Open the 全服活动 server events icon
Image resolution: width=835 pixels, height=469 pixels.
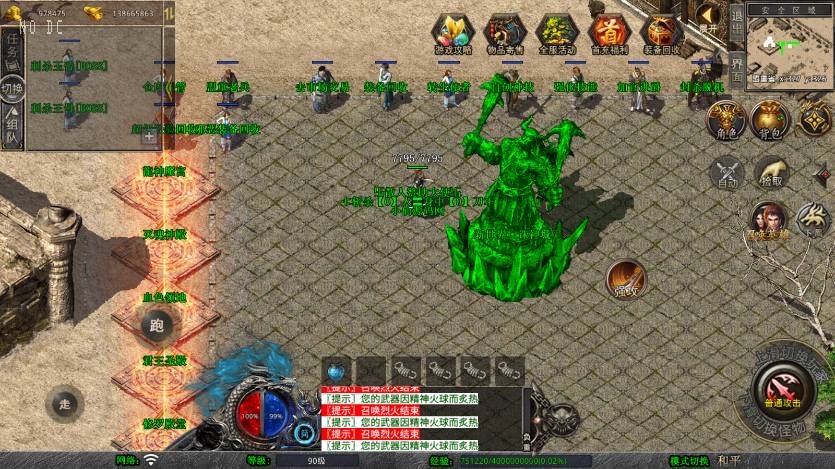(x=558, y=34)
